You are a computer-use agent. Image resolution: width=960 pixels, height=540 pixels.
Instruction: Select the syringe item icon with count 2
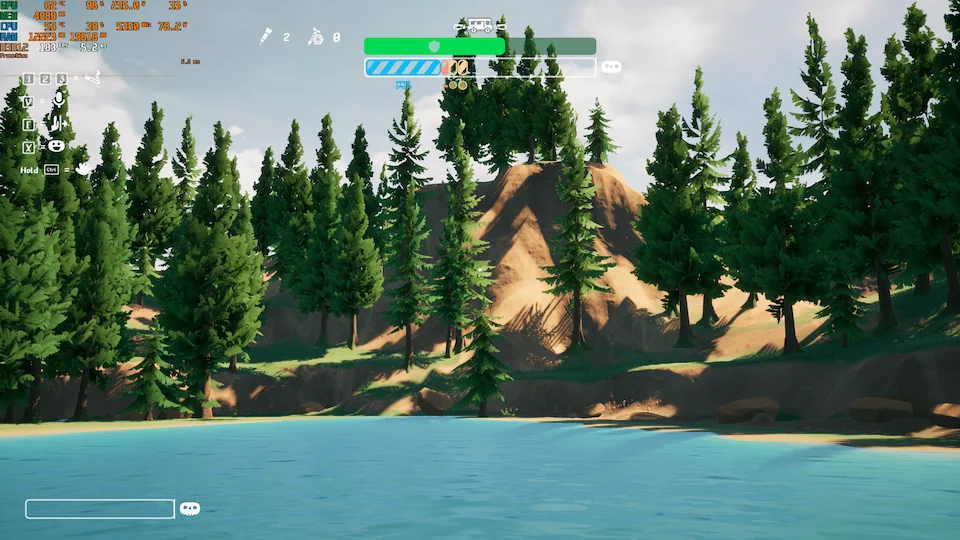pyautogui.click(x=266, y=37)
